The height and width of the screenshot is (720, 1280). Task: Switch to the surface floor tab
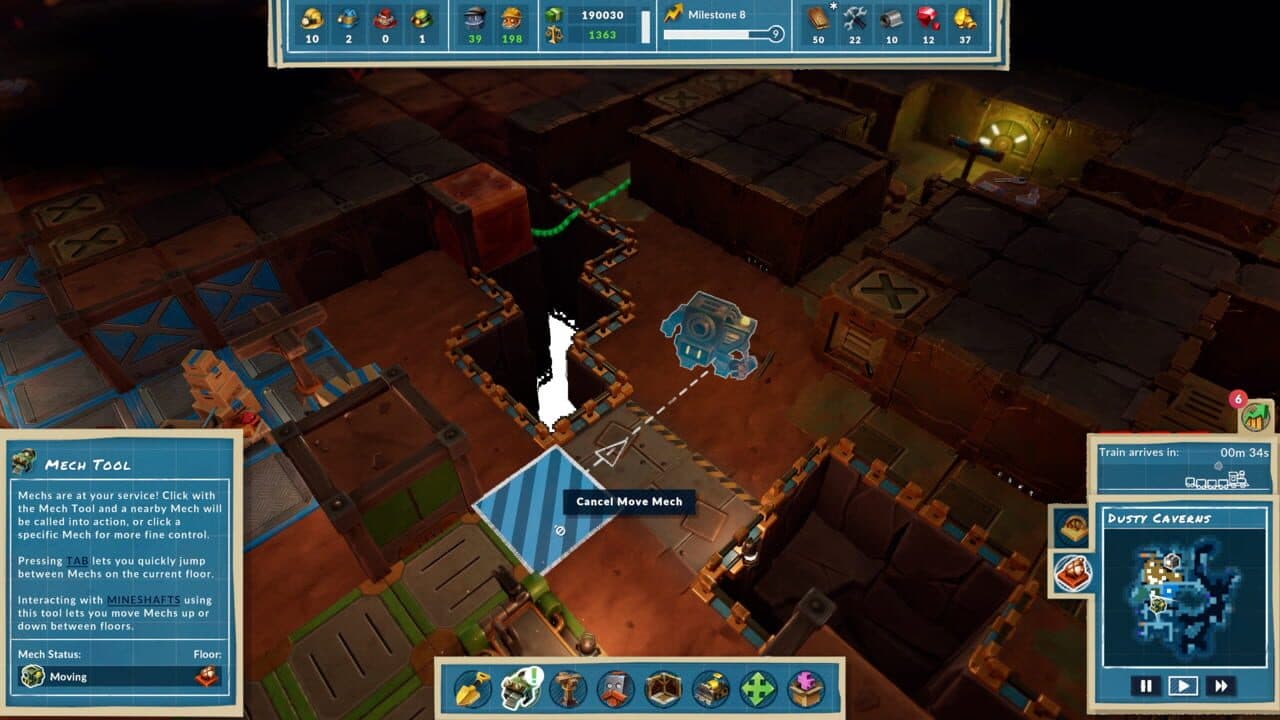[x=1072, y=527]
